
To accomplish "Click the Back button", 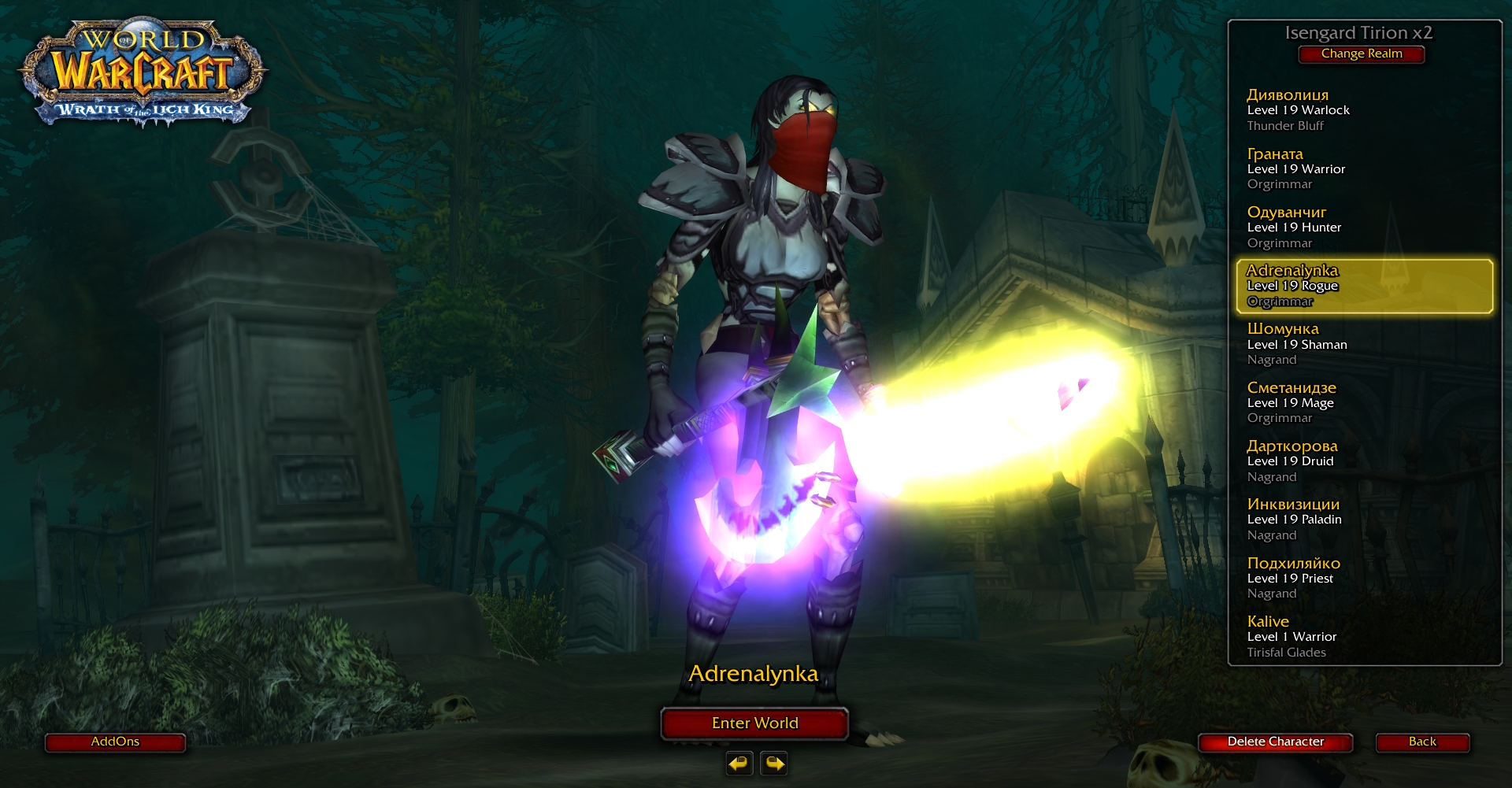I will 1422,742.
